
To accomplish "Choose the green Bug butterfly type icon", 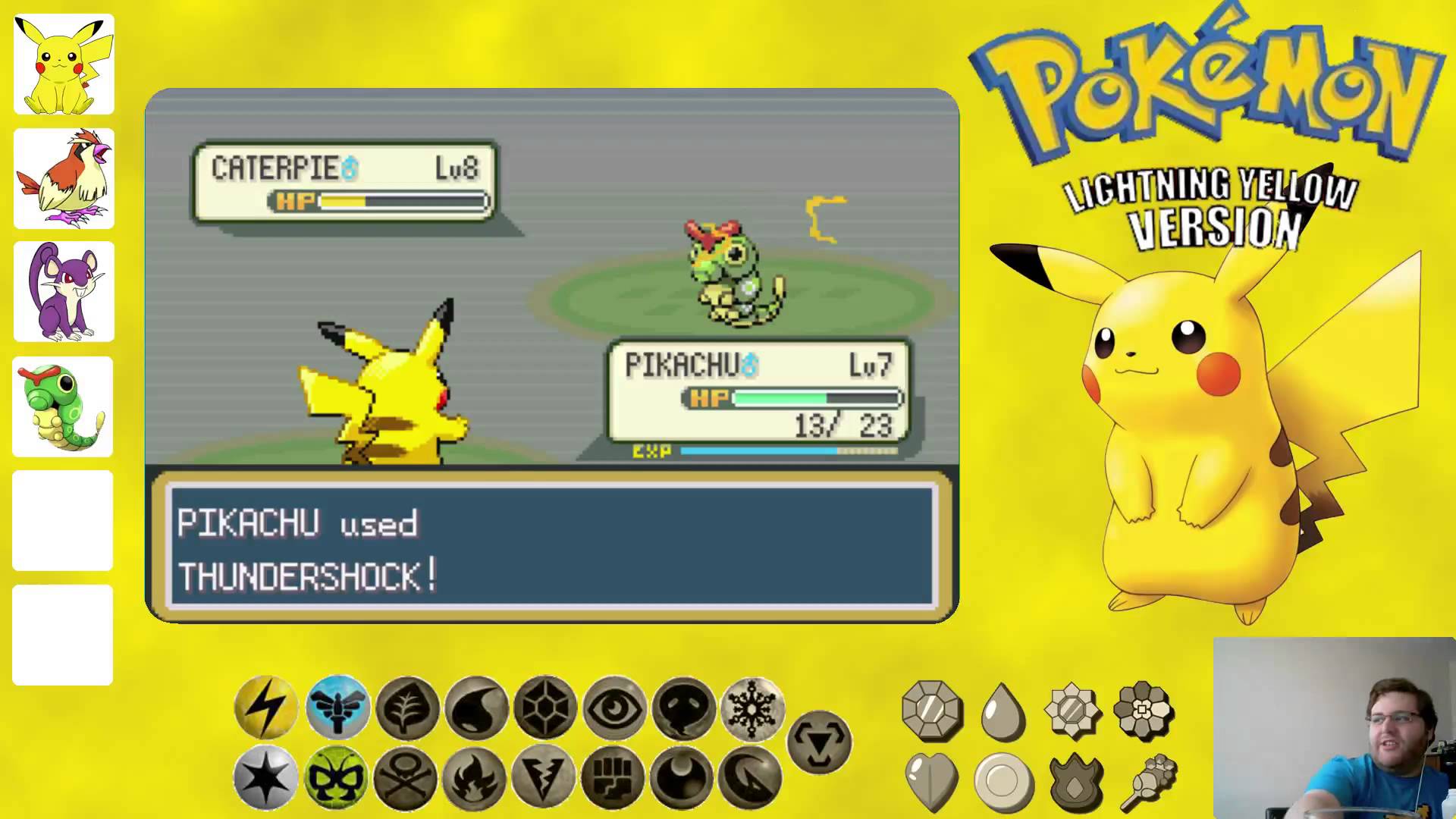I will (336, 777).
